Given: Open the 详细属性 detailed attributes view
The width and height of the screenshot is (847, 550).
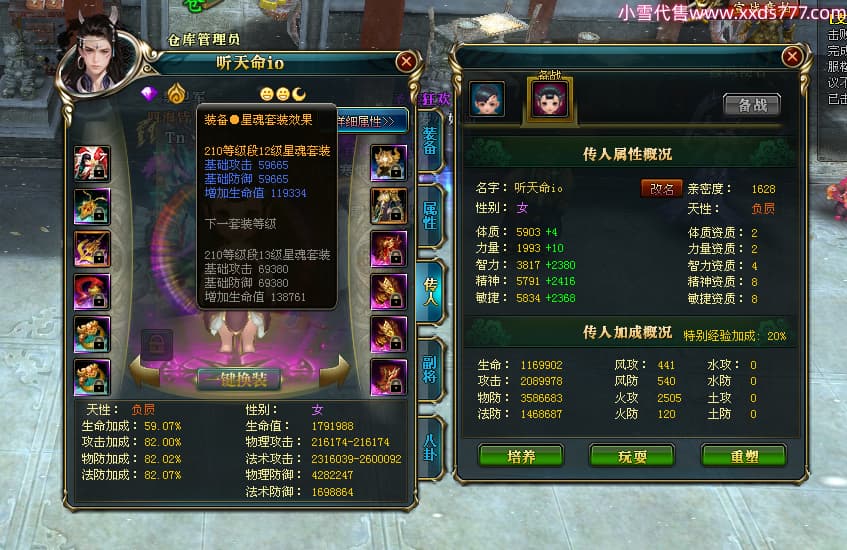Looking at the screenshot, I should click(372, 120).
